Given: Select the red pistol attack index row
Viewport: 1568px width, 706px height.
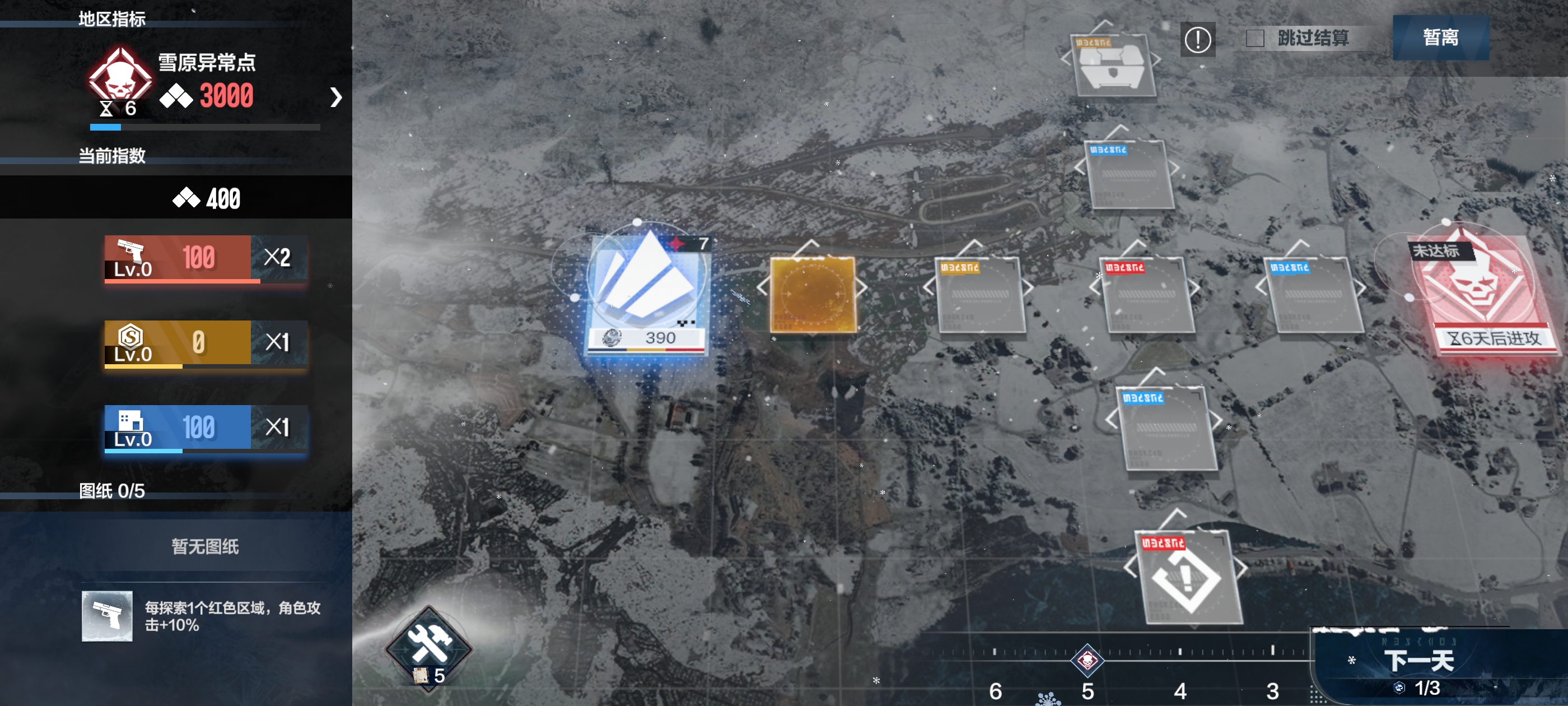Looking at the screenshot, I should click(206, 258).
